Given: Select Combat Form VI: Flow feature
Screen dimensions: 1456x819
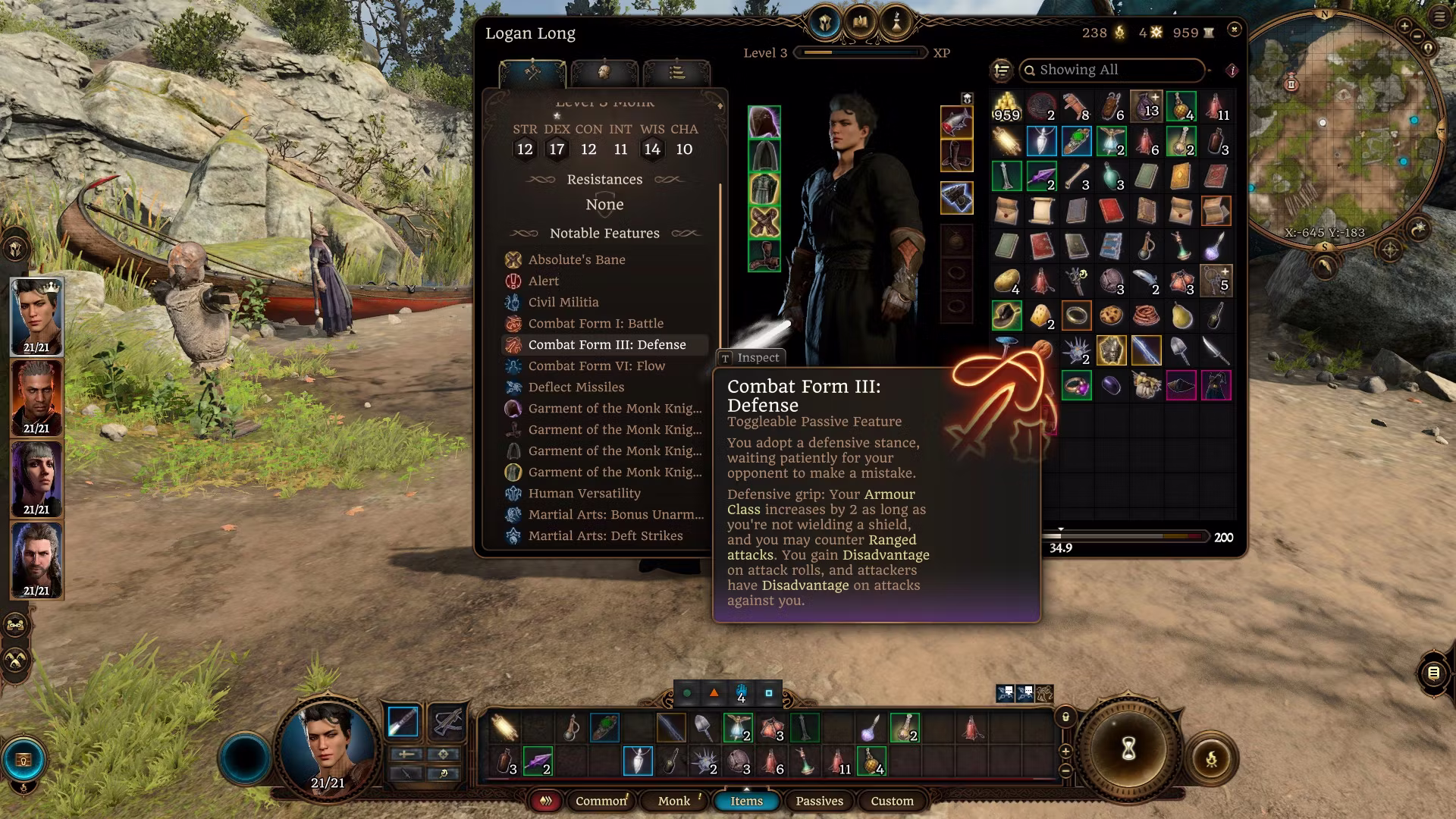Looking at the screenshot, I should click(596, 366).
